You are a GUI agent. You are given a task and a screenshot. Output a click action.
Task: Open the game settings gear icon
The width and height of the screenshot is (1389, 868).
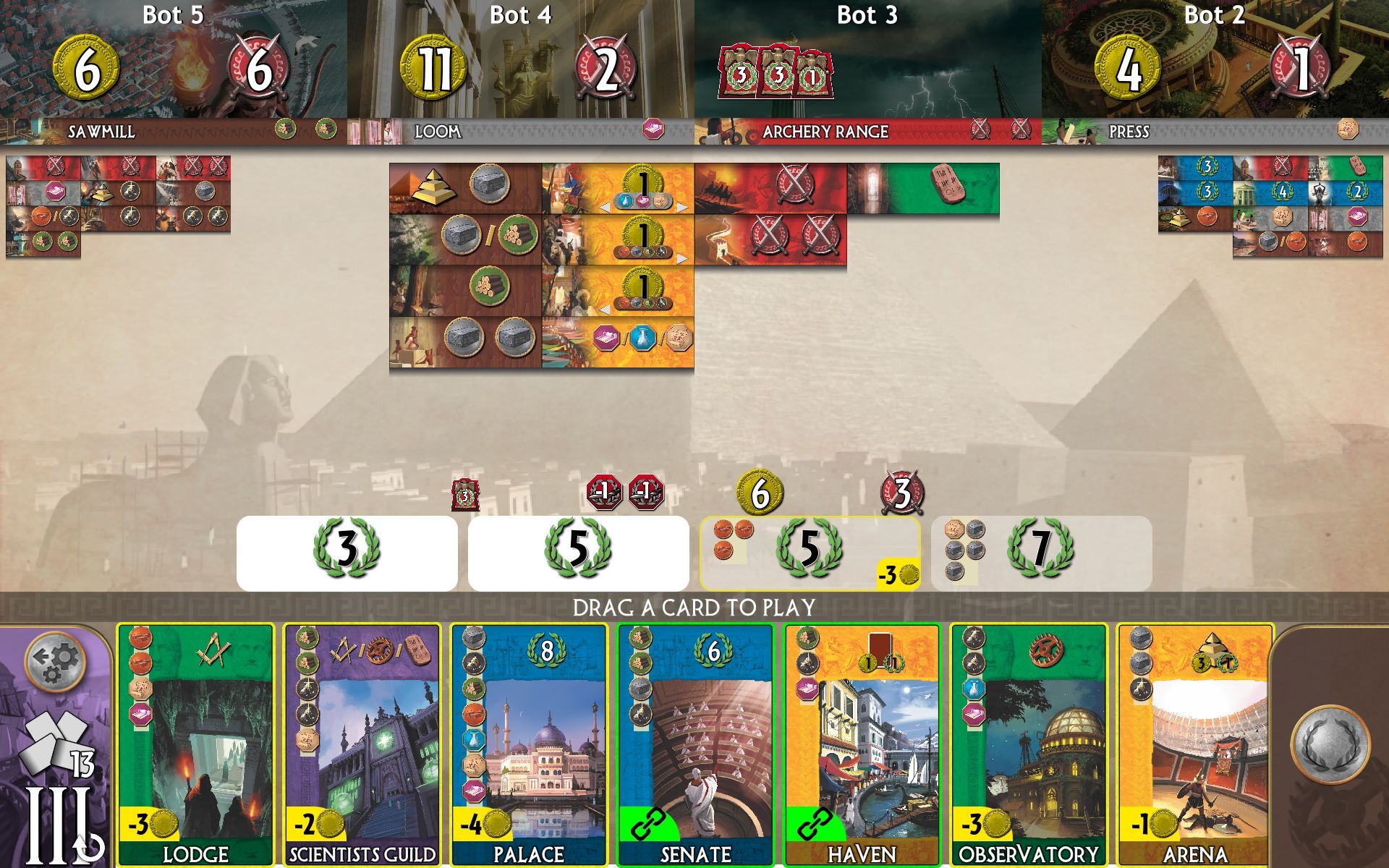pos(54,662)
